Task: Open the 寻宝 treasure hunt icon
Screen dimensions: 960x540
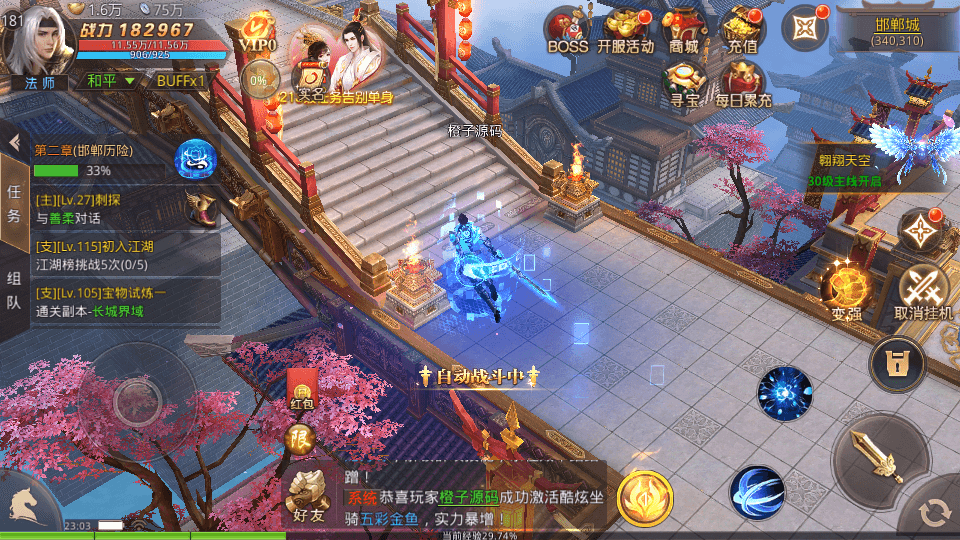Action: (685, 83)
